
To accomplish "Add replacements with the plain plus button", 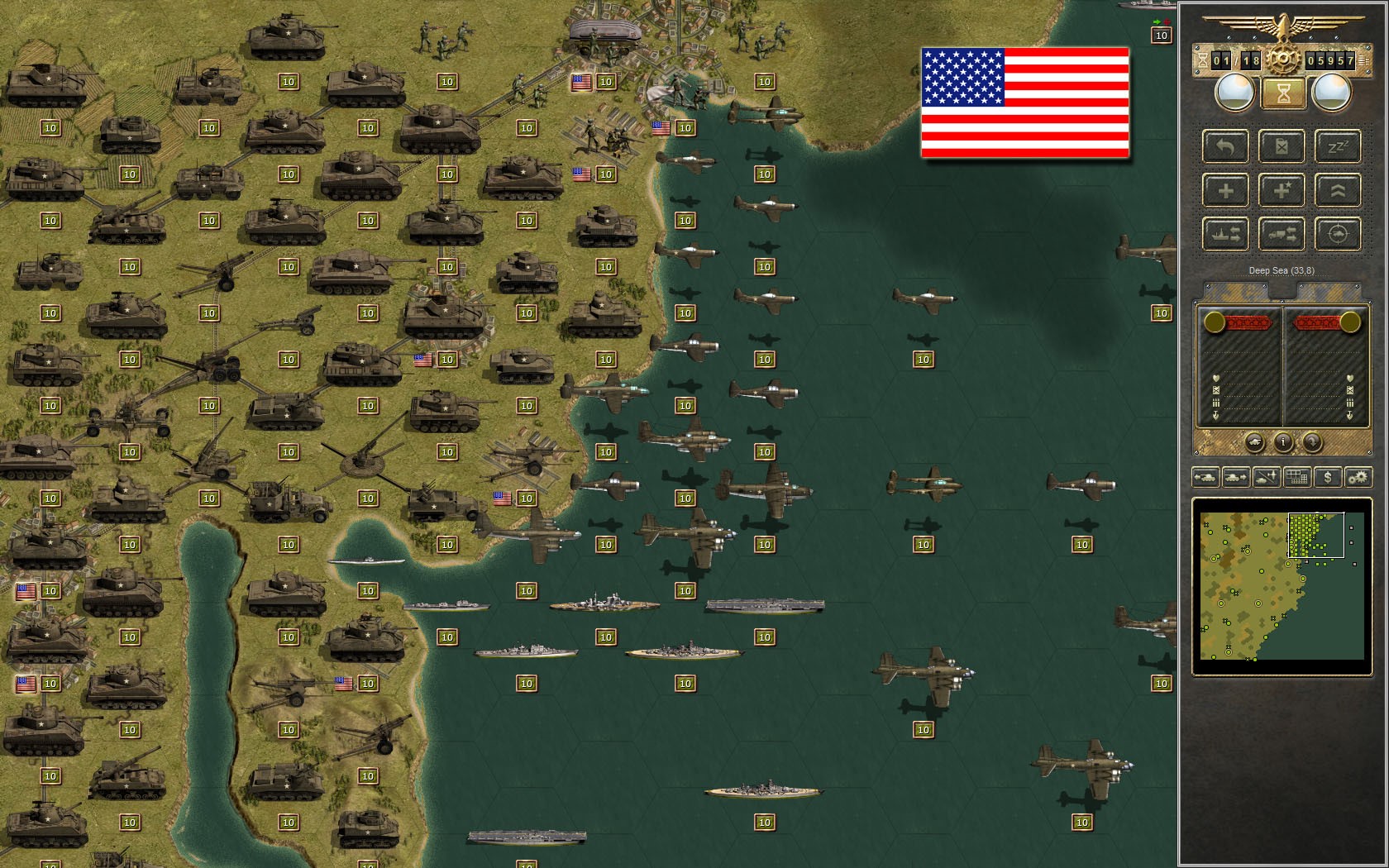I will tap(1225, 191).
